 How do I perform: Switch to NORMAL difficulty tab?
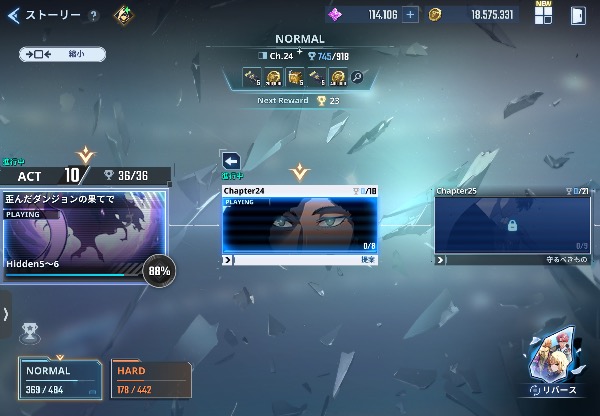60,377
